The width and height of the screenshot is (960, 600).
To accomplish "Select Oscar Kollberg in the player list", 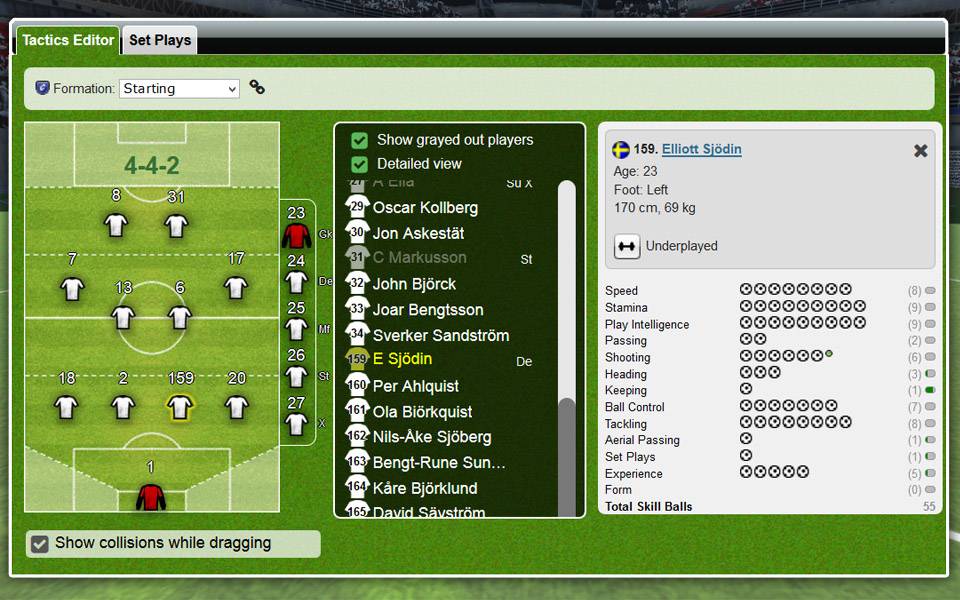I will (425, 208).
